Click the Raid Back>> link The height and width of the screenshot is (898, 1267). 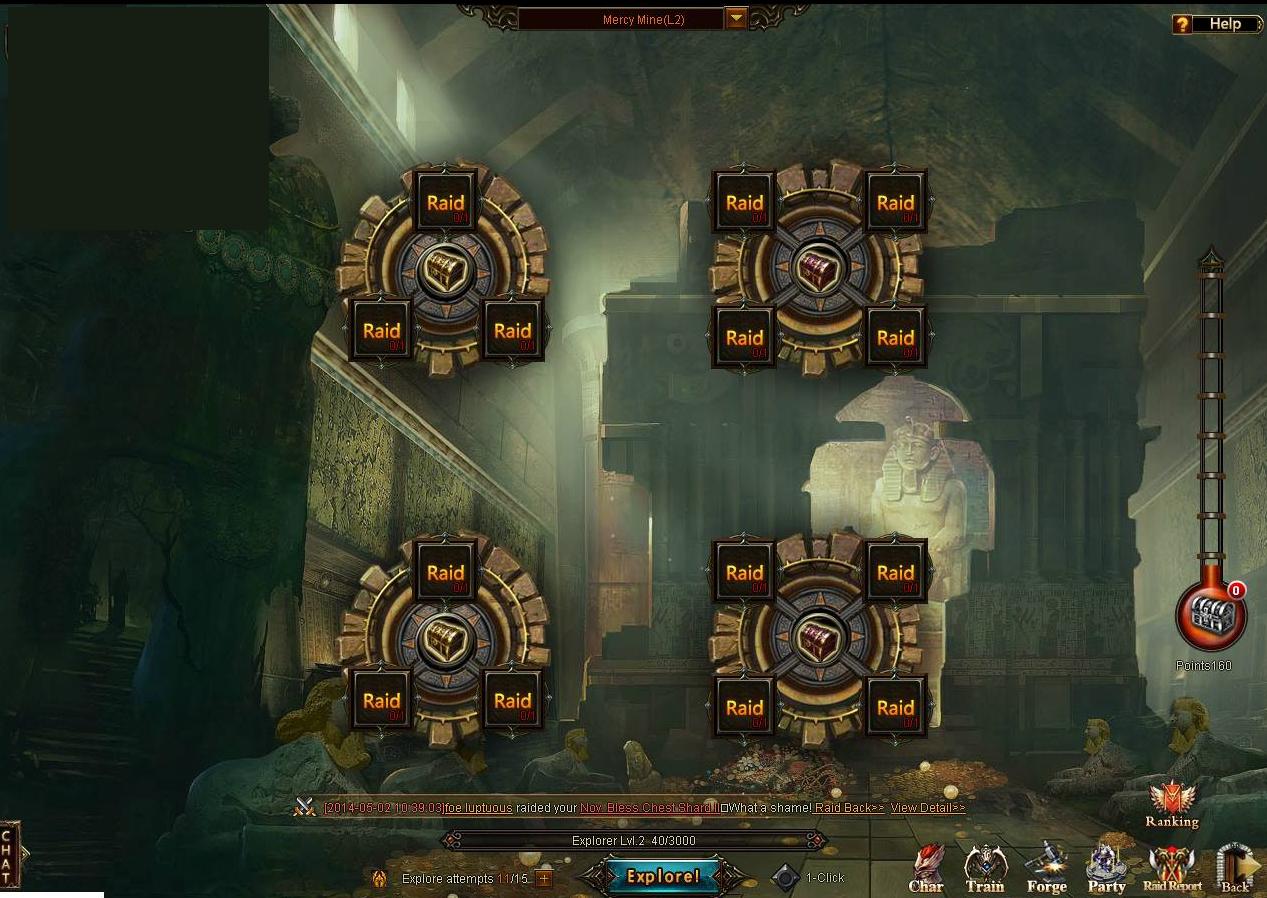[849, 808]
